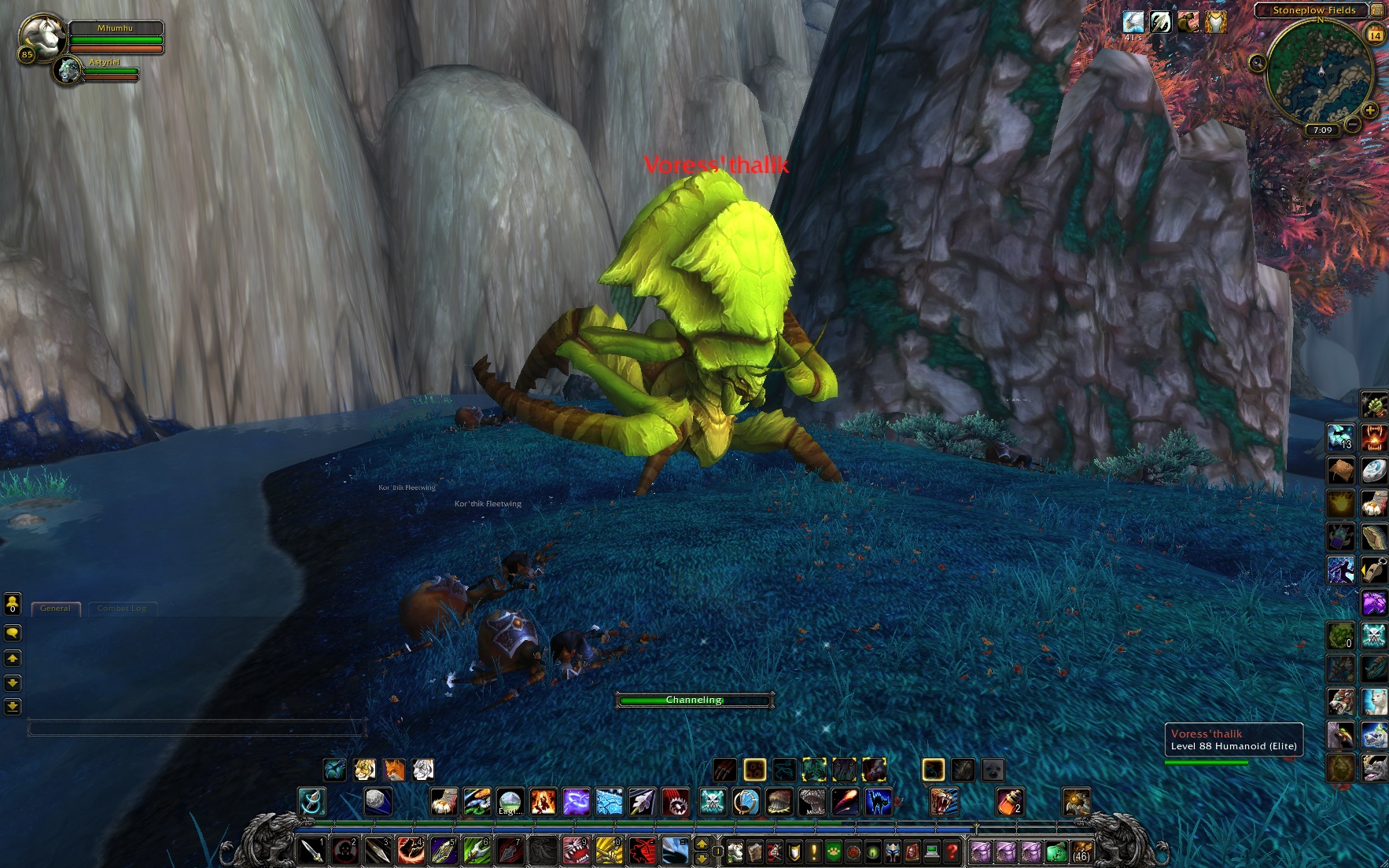1389x868 pixels.
Task: Switch to the Combat Log chat tab
Action: [122, 608]
